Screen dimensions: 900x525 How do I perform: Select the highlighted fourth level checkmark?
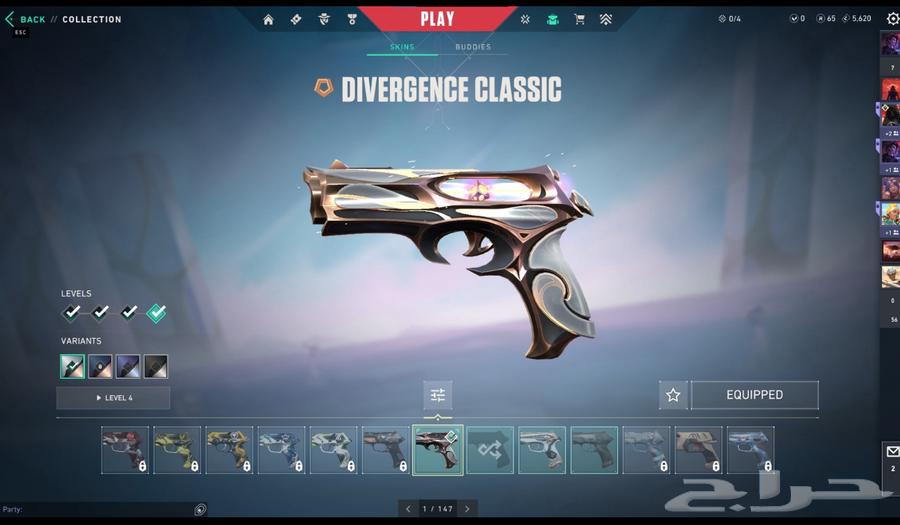coord(156,313)
